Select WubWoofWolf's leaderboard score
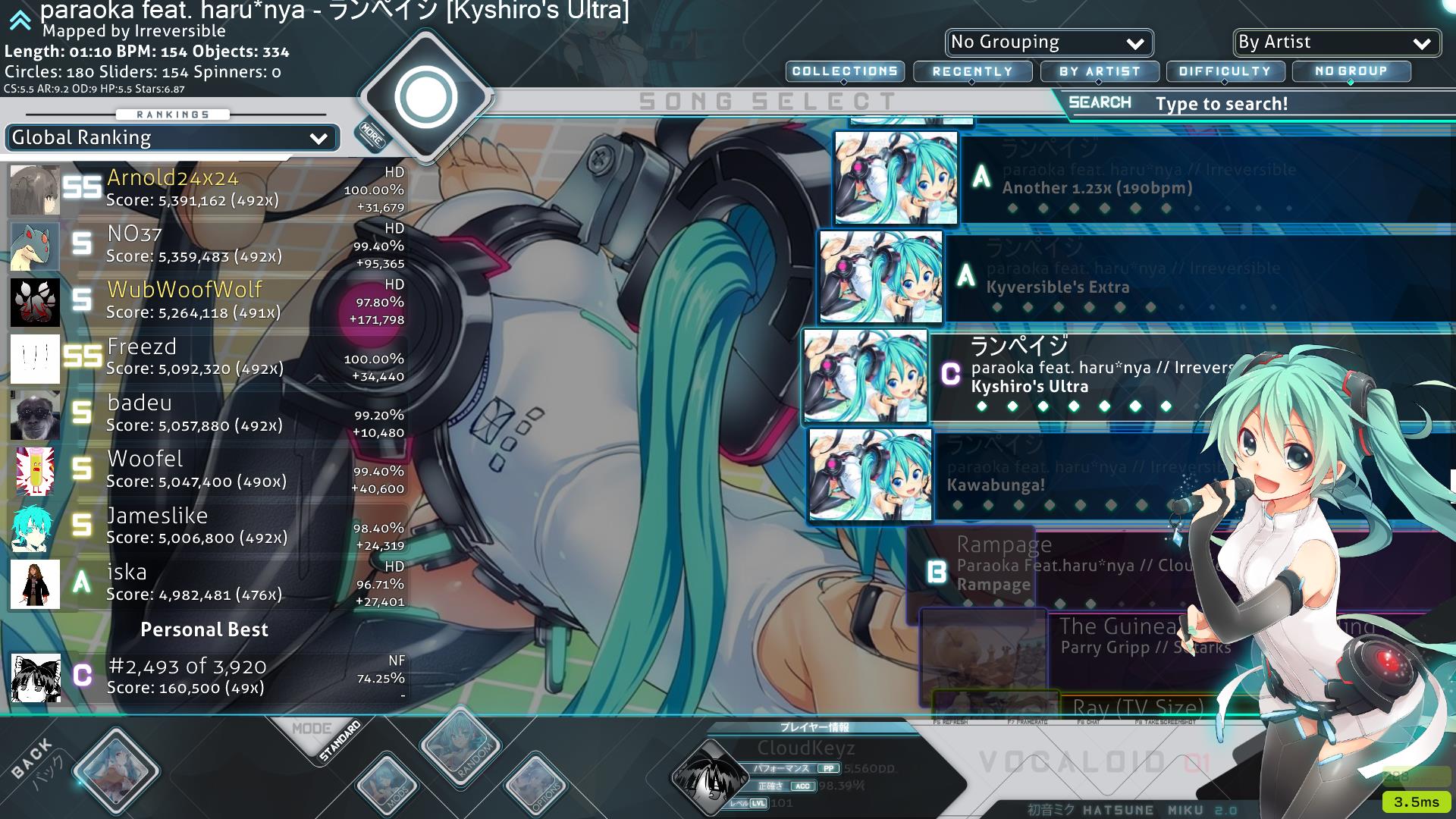 (x=205, y=301)
